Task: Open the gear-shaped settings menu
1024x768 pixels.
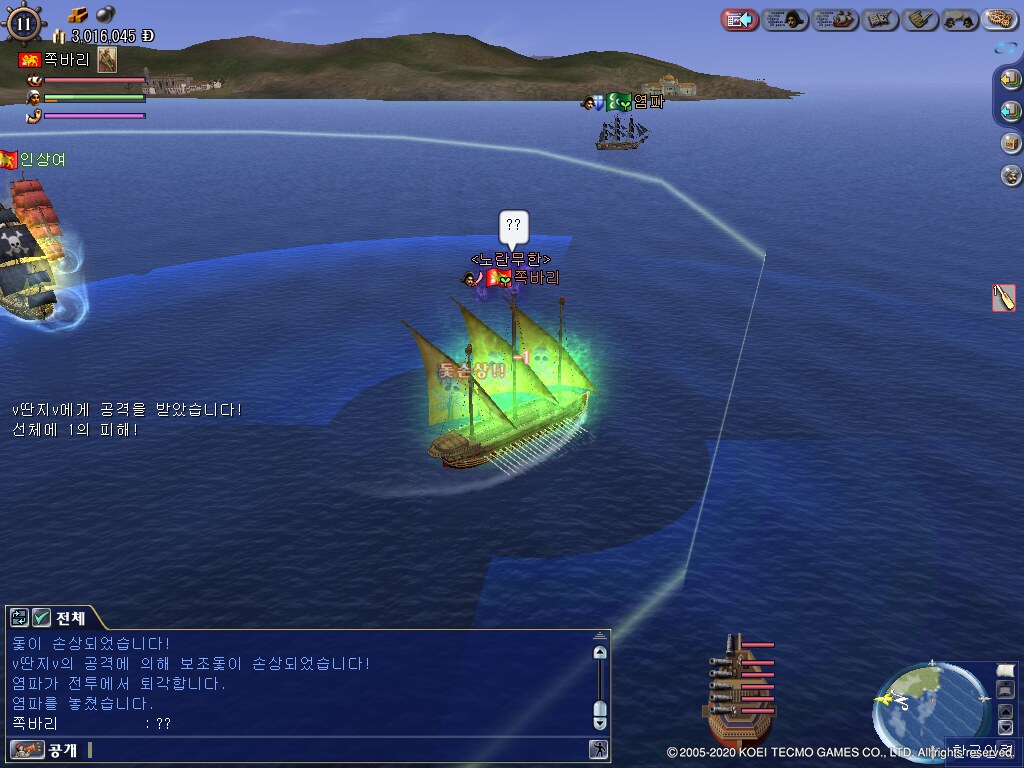Action: pyautogui.click(x=999, y=19)
